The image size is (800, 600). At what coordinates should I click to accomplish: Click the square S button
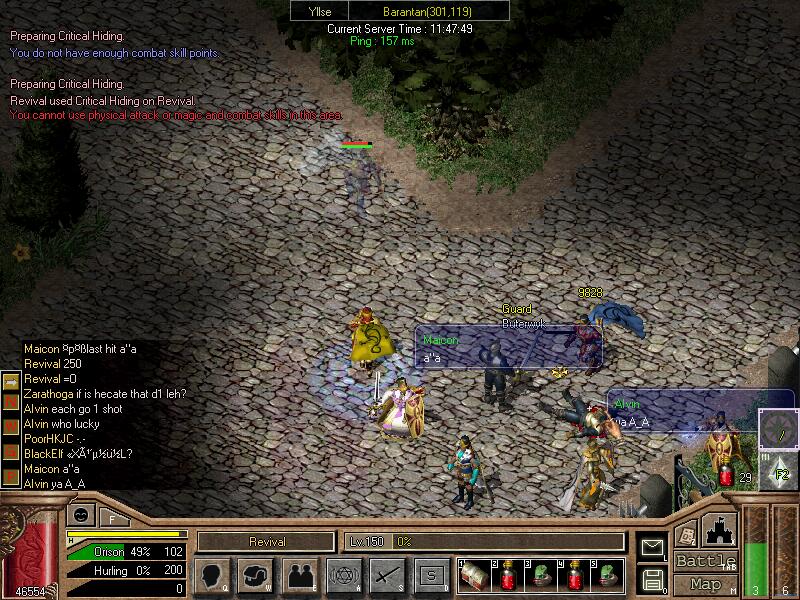(432, 575)
